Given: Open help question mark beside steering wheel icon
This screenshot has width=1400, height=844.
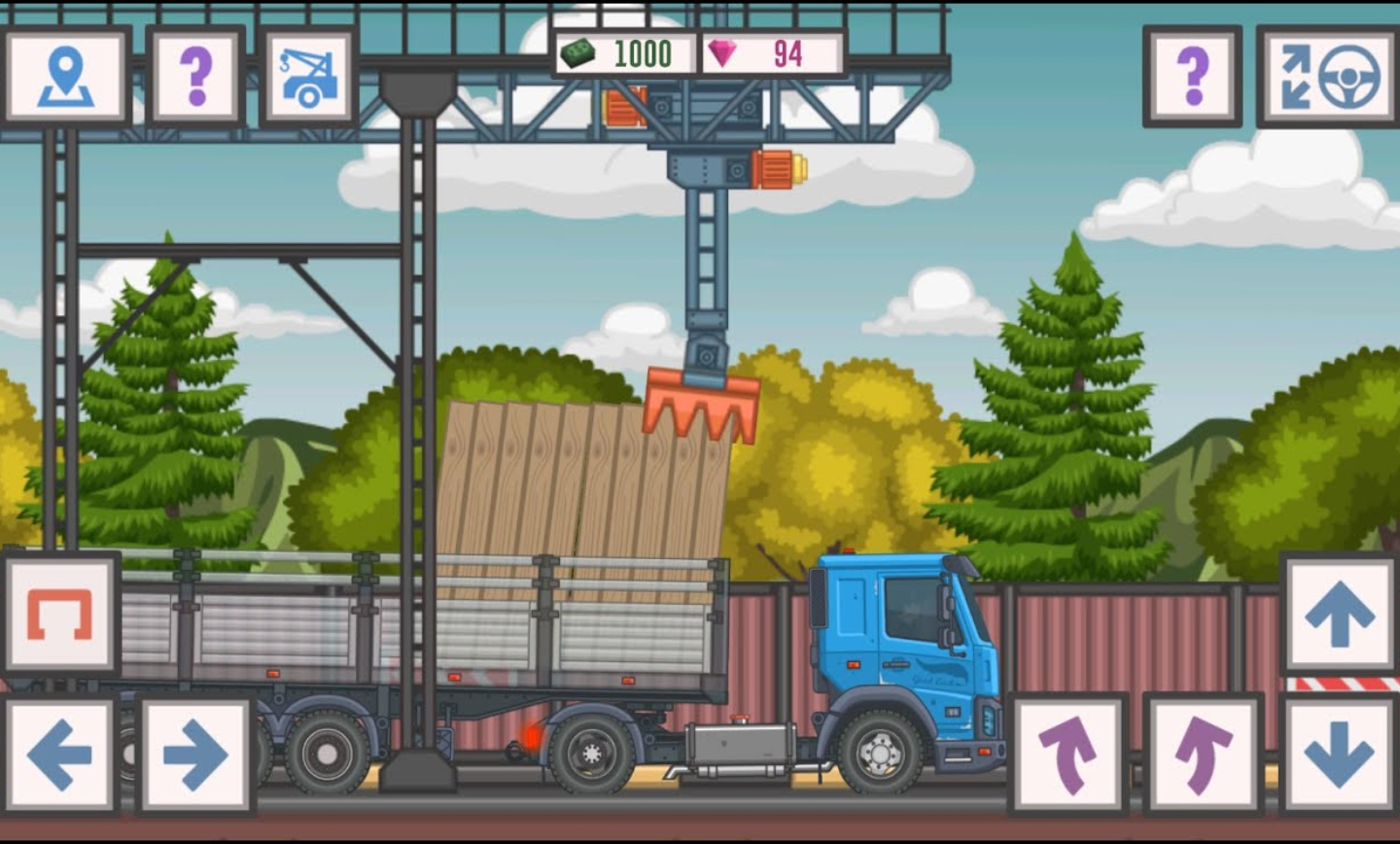Looking at the screenshot, I should tap(1192, 76).
